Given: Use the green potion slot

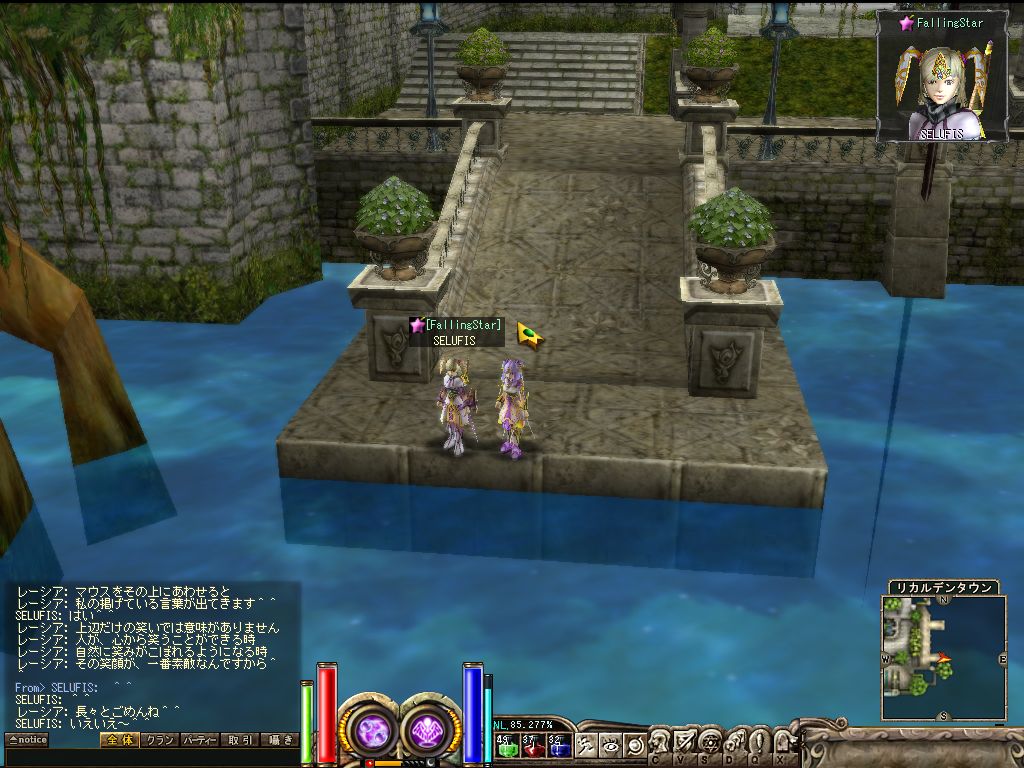Looking at the screenshot, I should 507,746.
